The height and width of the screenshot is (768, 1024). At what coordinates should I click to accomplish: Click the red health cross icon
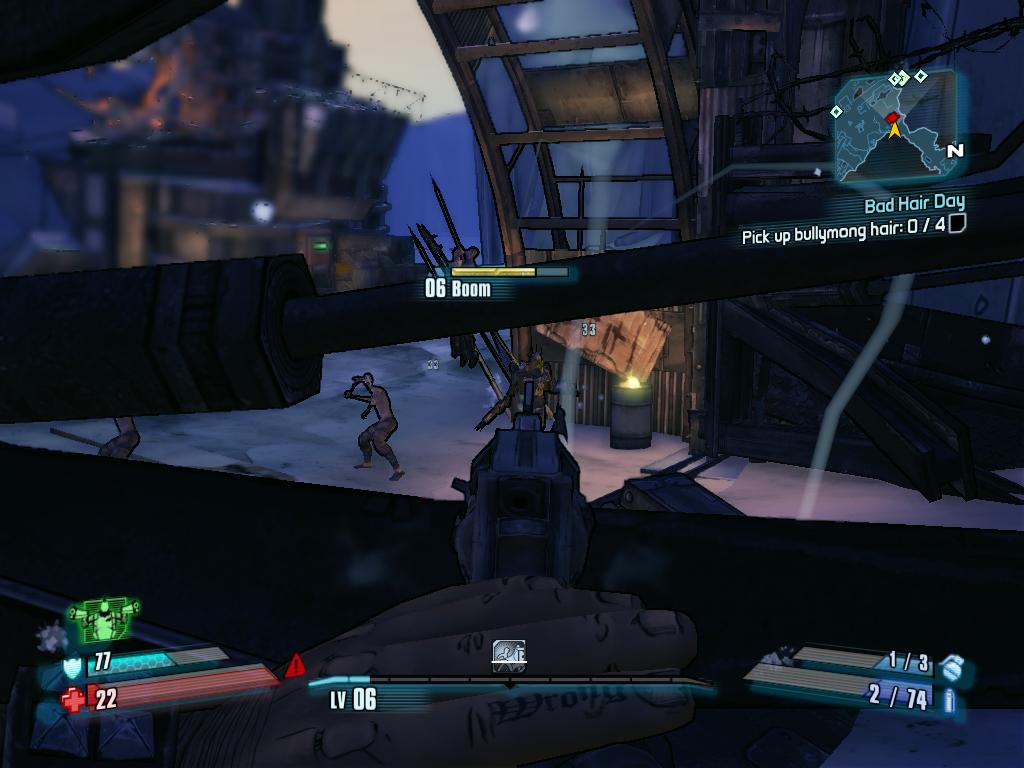point(74,699)
